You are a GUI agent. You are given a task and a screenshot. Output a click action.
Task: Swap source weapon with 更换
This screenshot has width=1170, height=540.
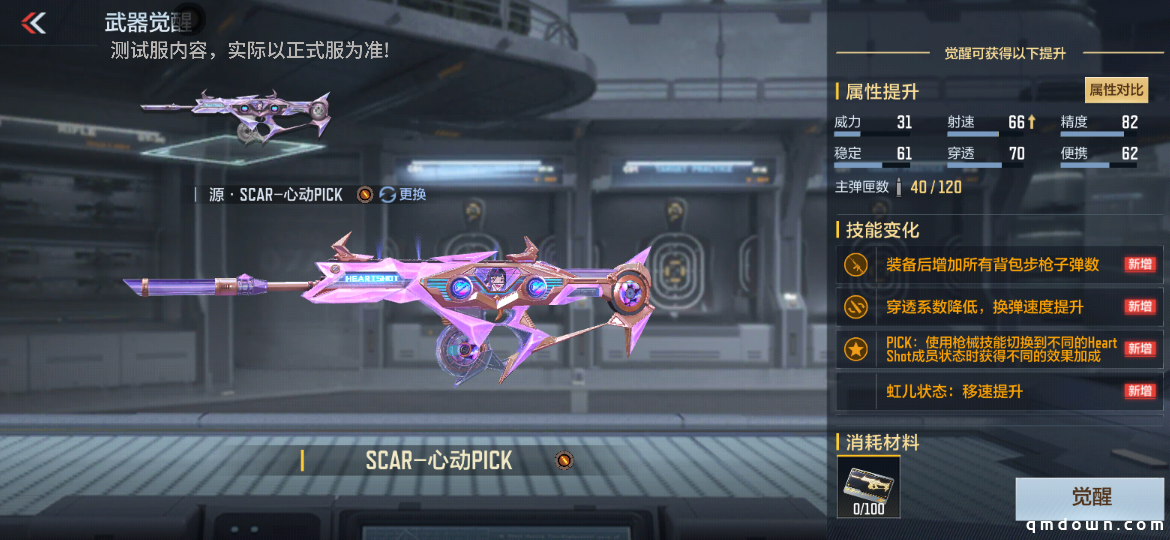pos(403,194)
